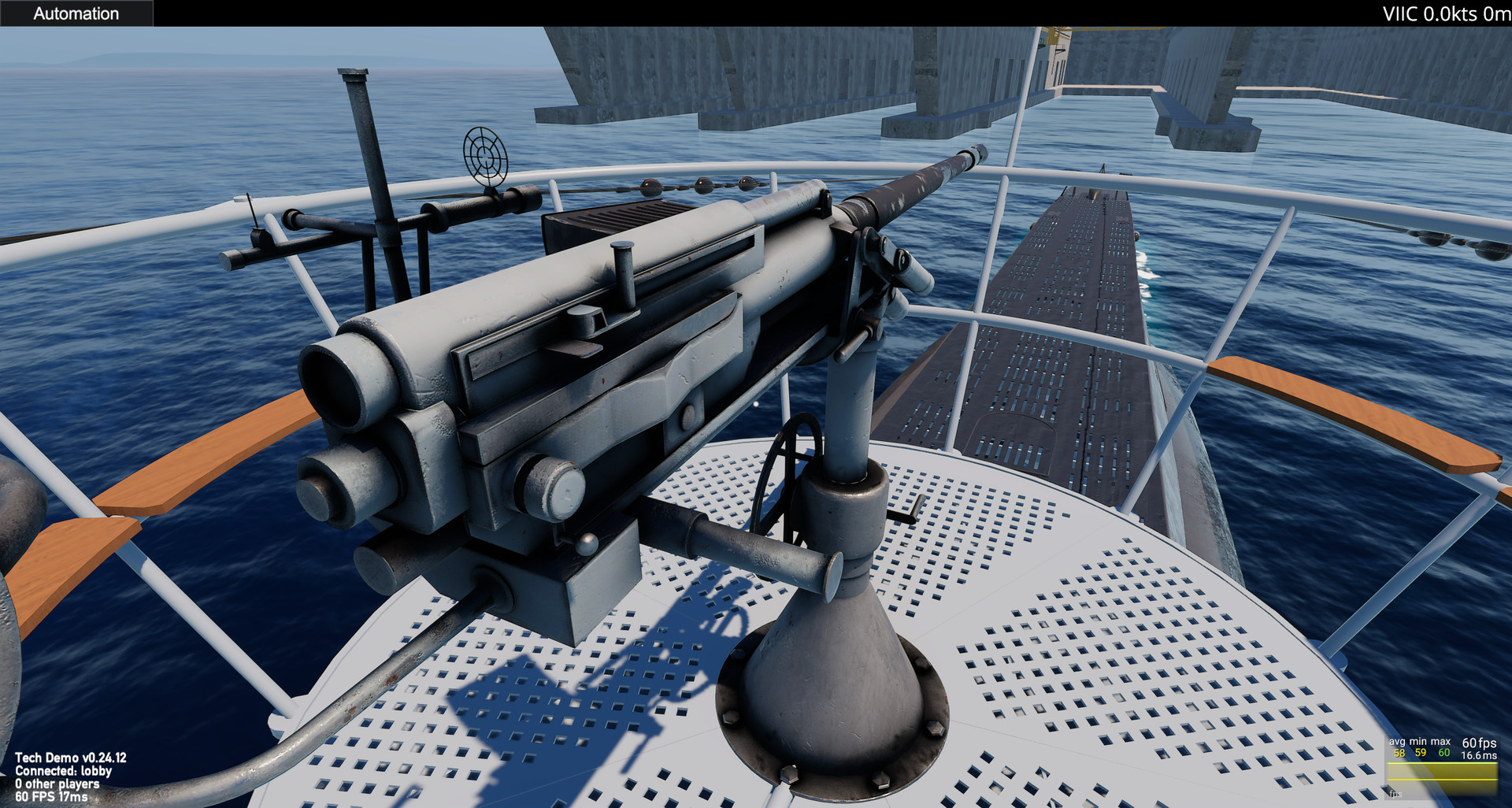Click the green max FPS value 60
1512x808 pixels.
click(x=1444, y=753)
